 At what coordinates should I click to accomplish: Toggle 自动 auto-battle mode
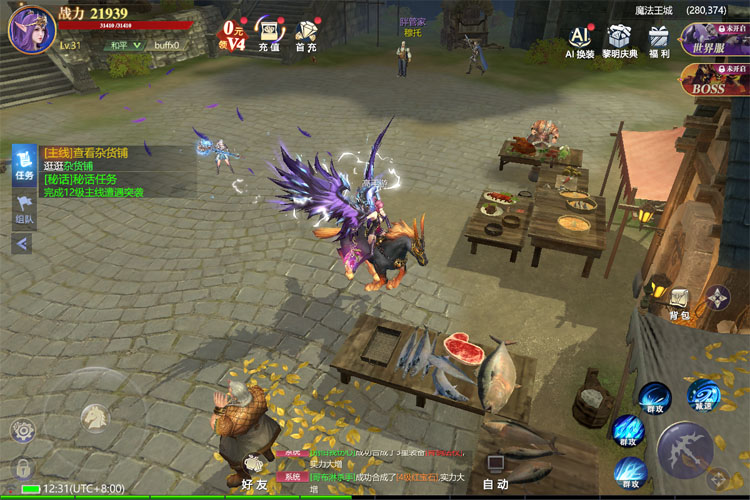pyautogui.click(x=495, y=470)
